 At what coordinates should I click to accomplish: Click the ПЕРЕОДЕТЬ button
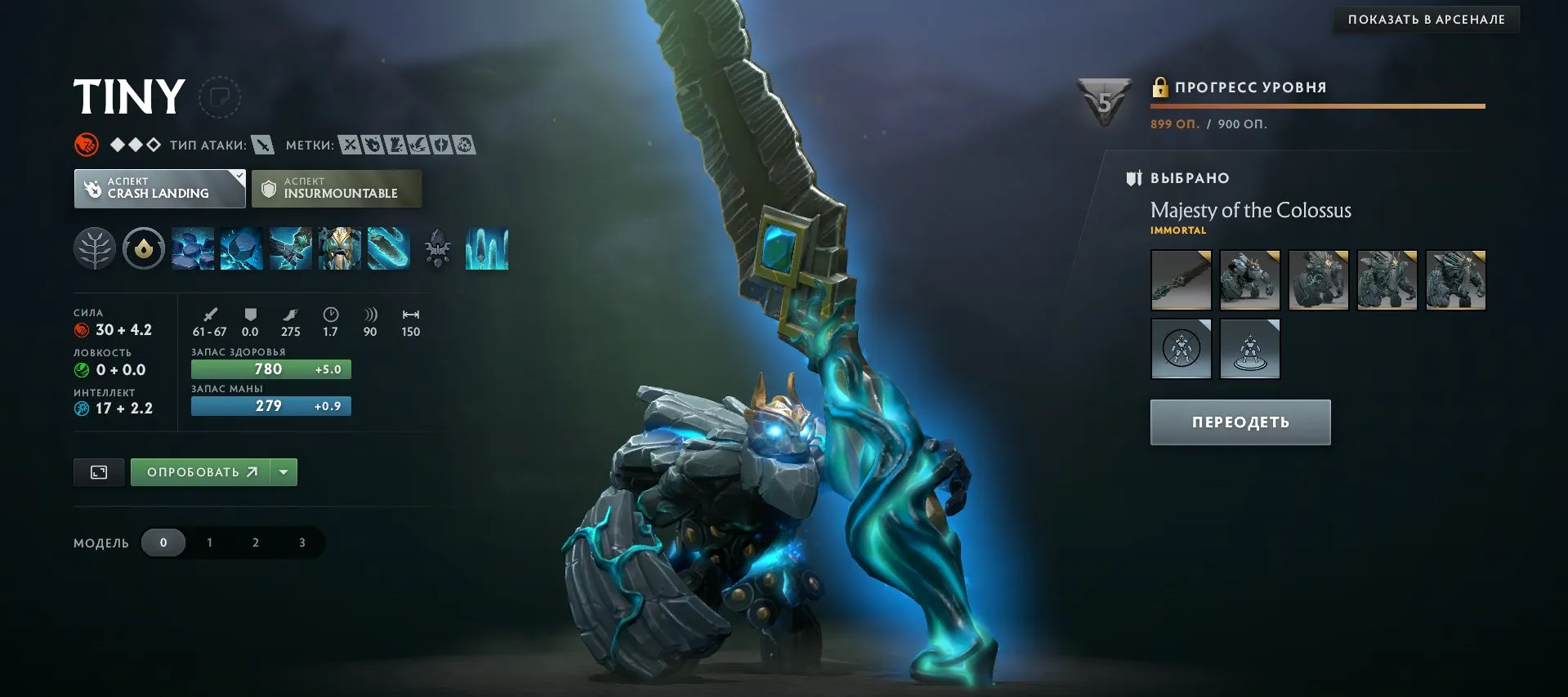pyautogui.click(x=1240, y=422)
